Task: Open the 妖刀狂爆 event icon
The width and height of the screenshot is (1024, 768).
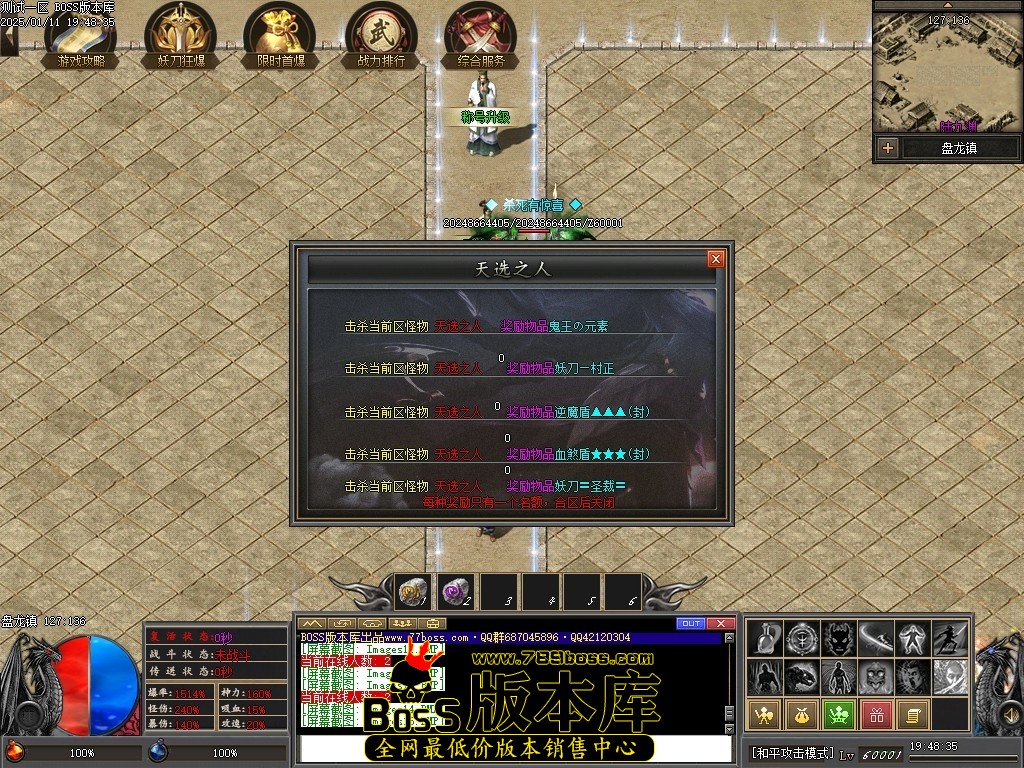Action: pyautogui.click(x=180, y=35)
